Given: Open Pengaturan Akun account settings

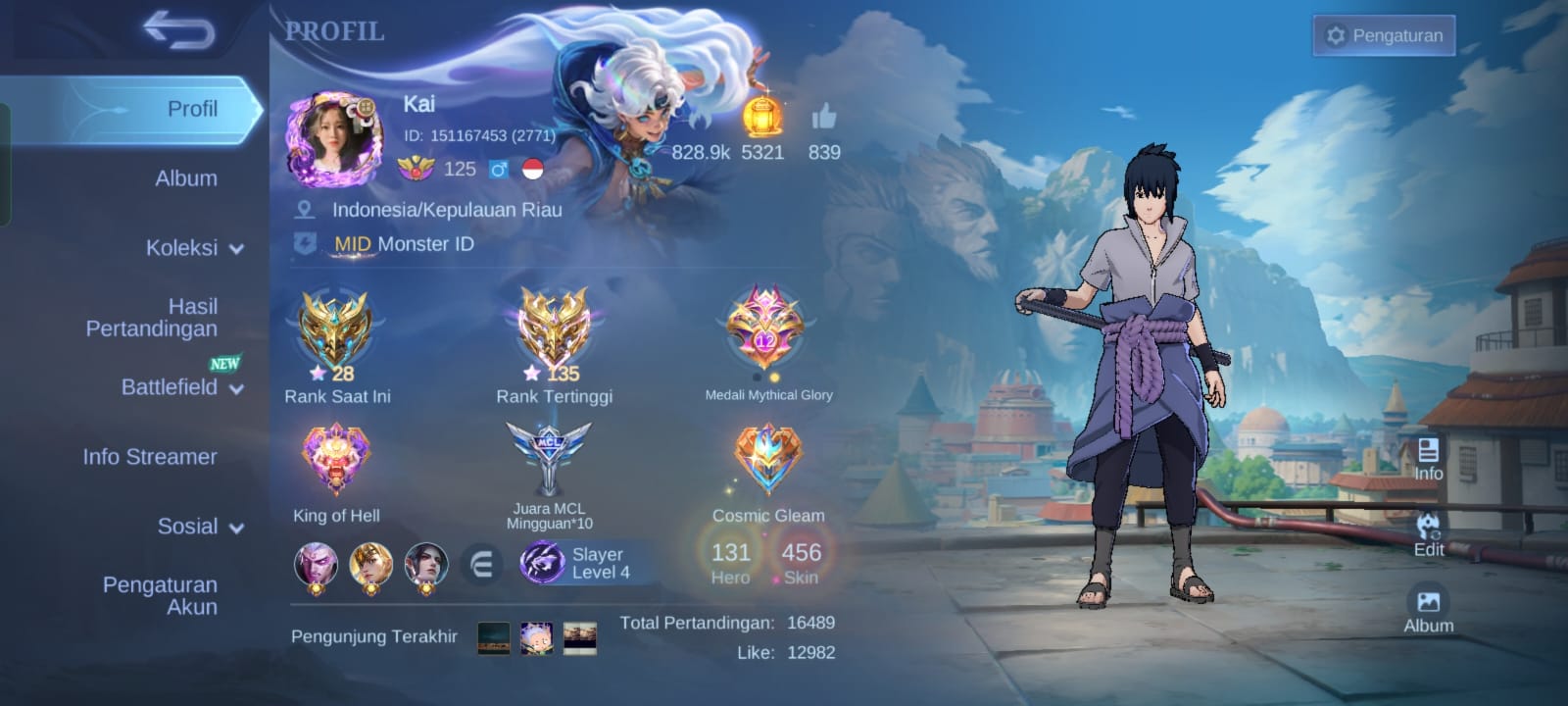Looking at the screenshot, I should [161, 595].
